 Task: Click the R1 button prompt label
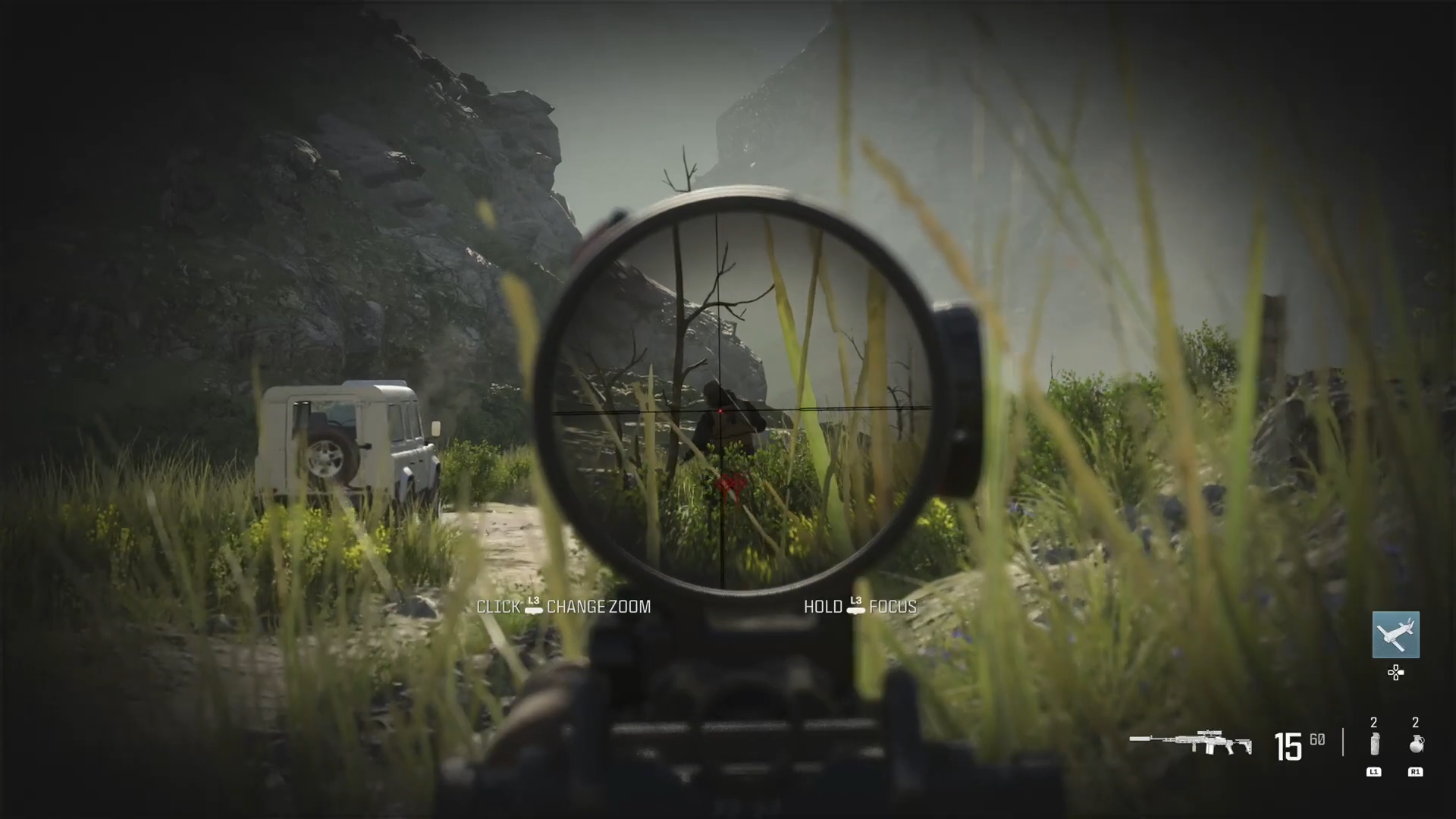pos(1415,772)
